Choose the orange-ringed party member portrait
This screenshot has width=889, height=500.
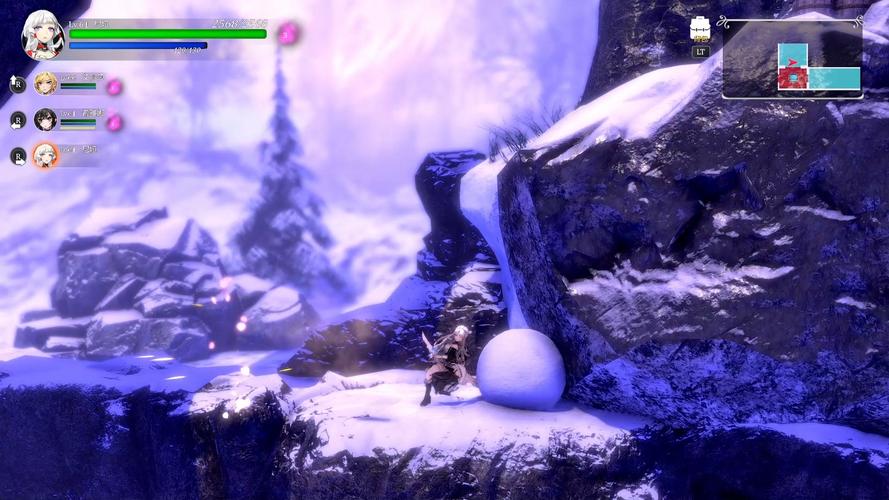coord(45,155)
